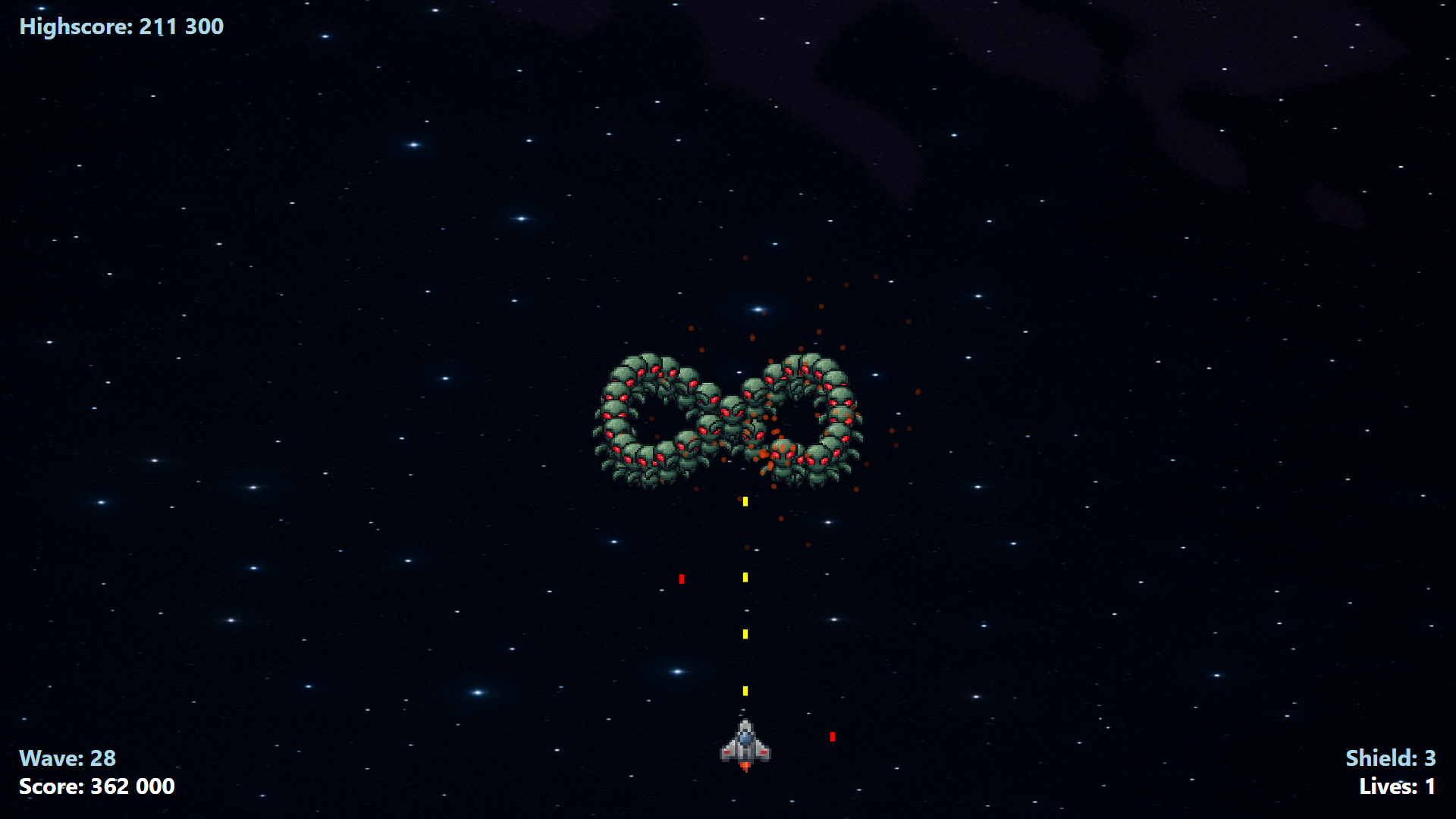Click the topmost yellow bullet below the aliens
The width and height of the screenshot is (1456, 819).
[744, 500]
